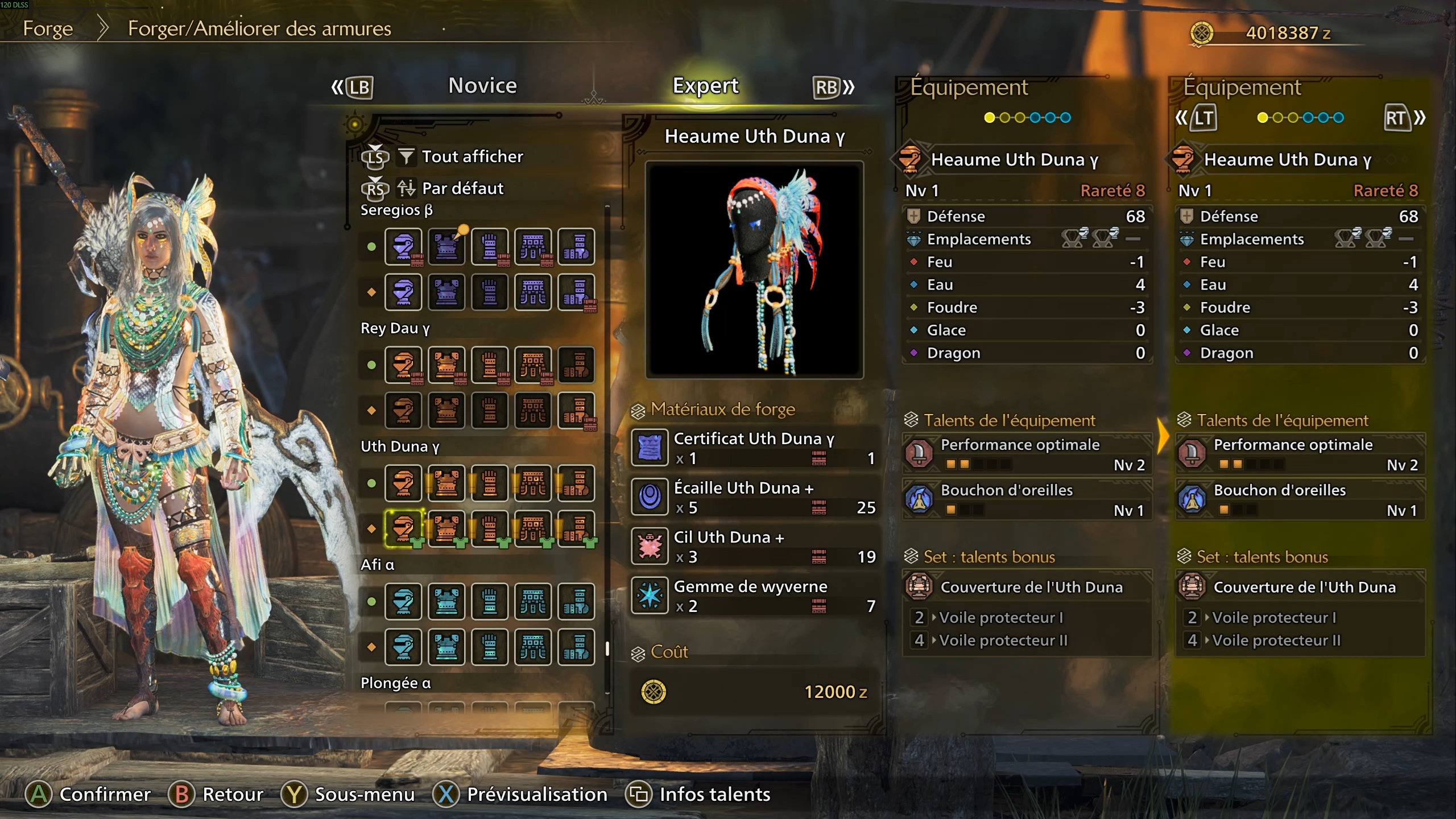The image size is (1456, 819).
Task: Click the Certificat Uth Duna γ material icon
Action: pos(649,448)
